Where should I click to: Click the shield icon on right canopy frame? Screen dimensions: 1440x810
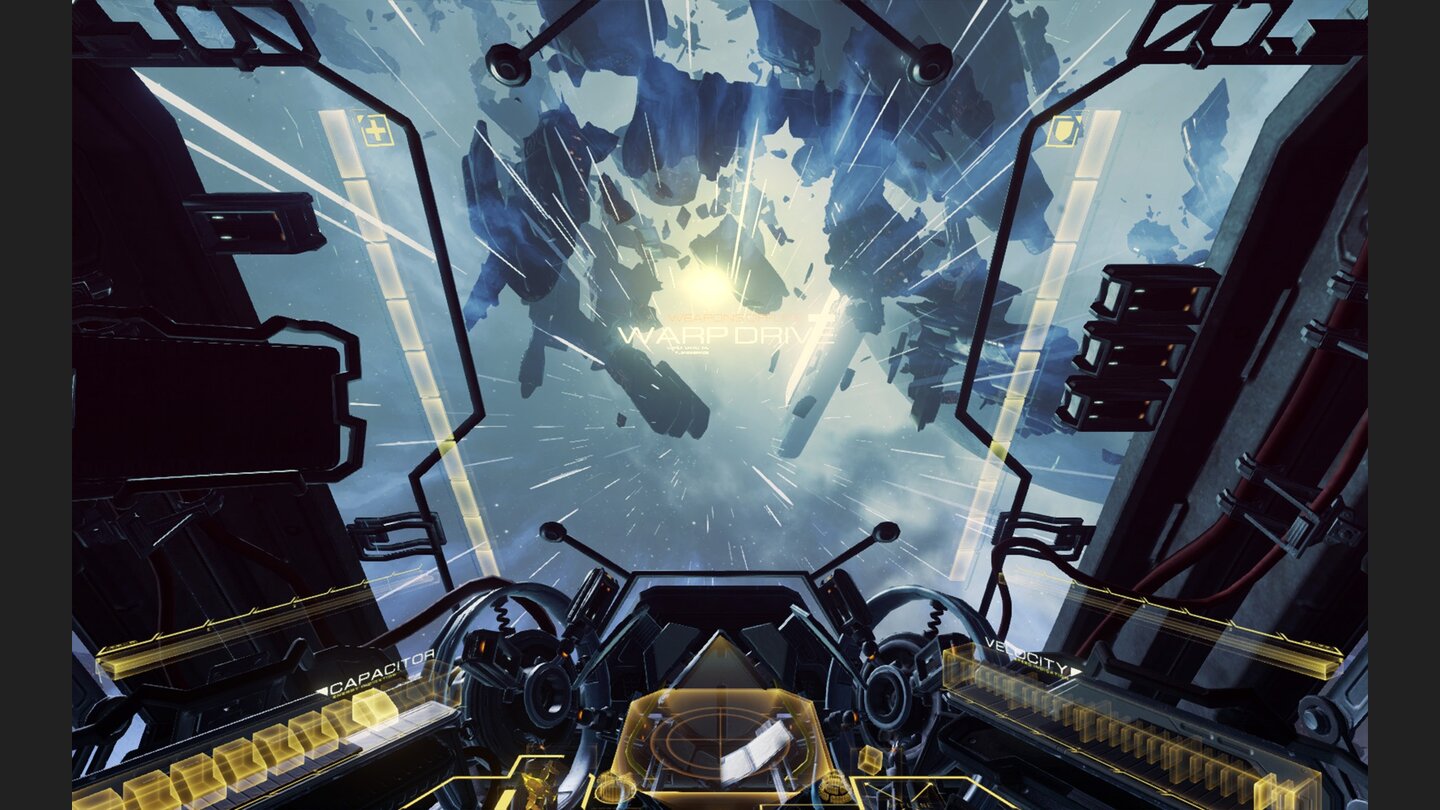[1063, 131]
